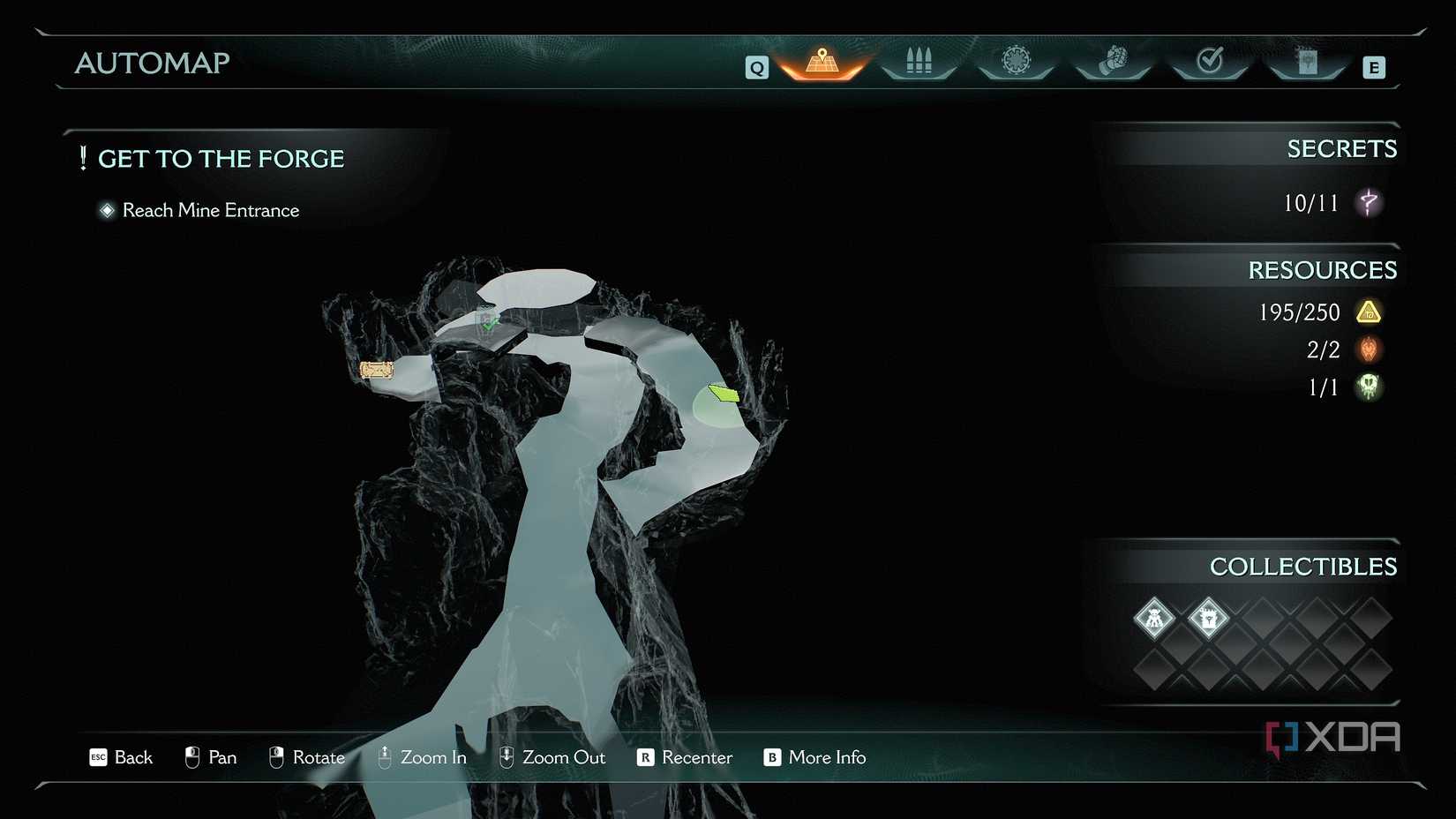Click the scroll marker on the map
The height and width of the screenshot is (819, 1456).
377,370
